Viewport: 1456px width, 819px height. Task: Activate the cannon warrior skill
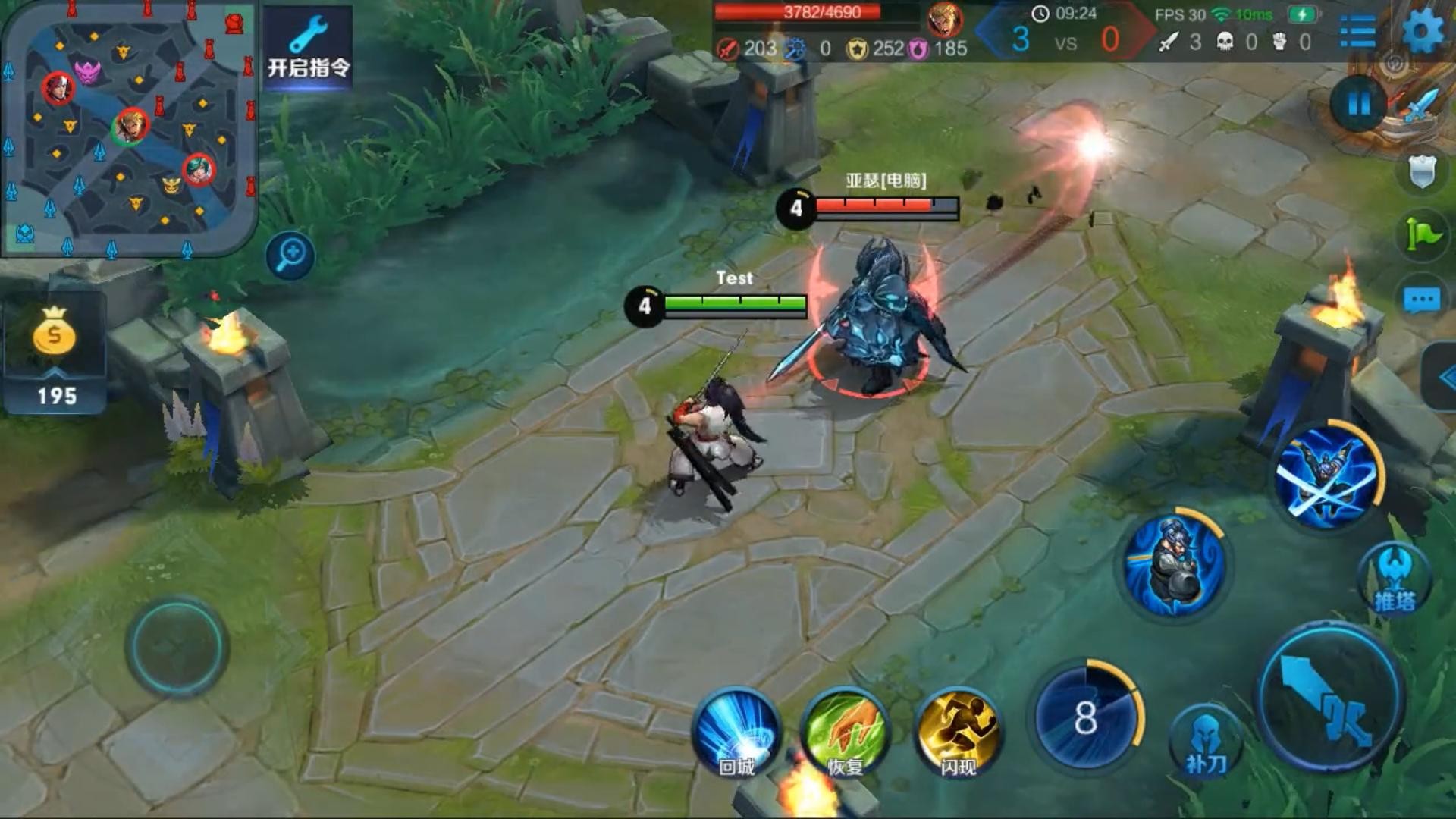[x=1174, y=565]
